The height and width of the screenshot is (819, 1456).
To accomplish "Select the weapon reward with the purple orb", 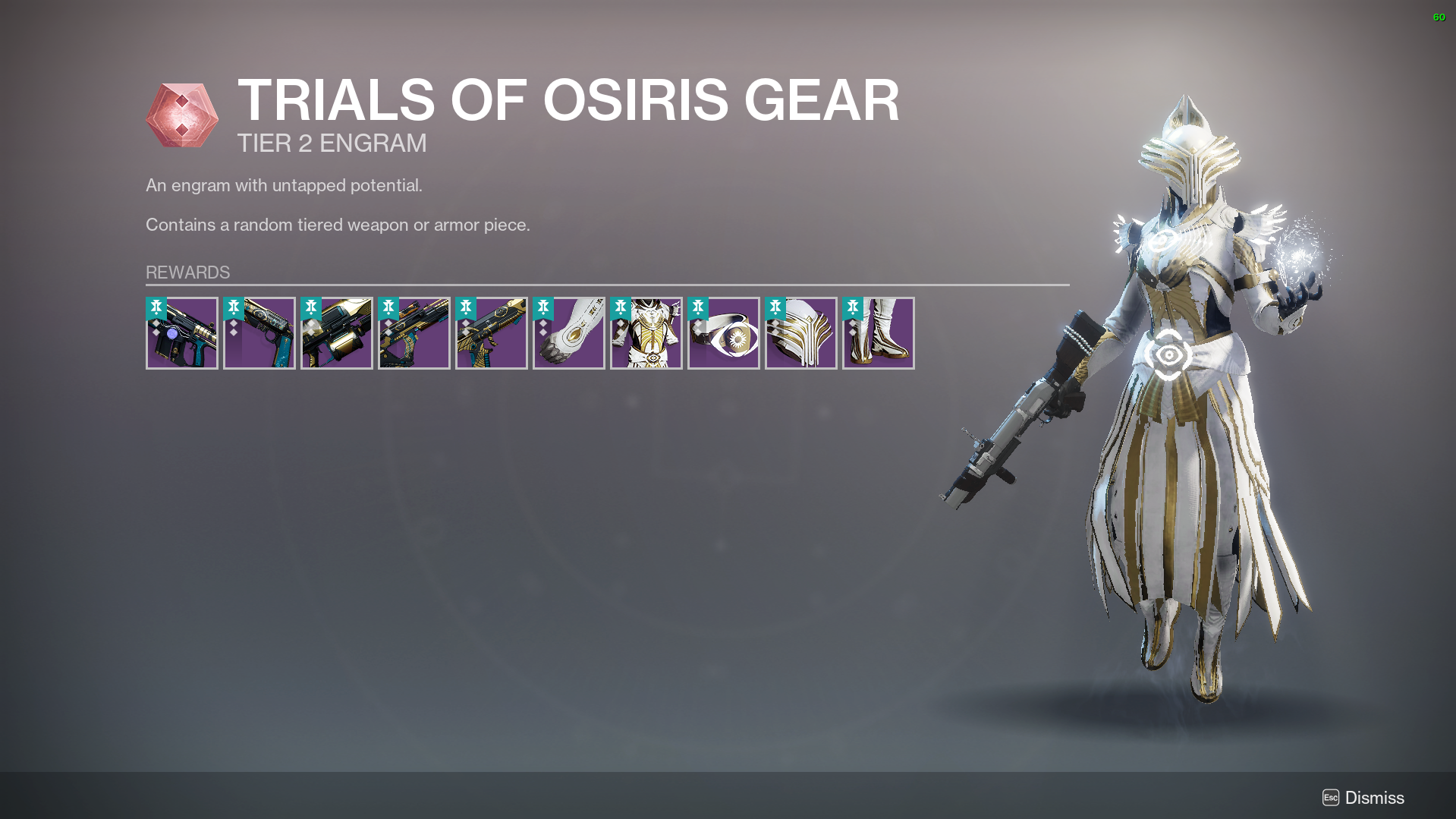I will pos(182,333).
